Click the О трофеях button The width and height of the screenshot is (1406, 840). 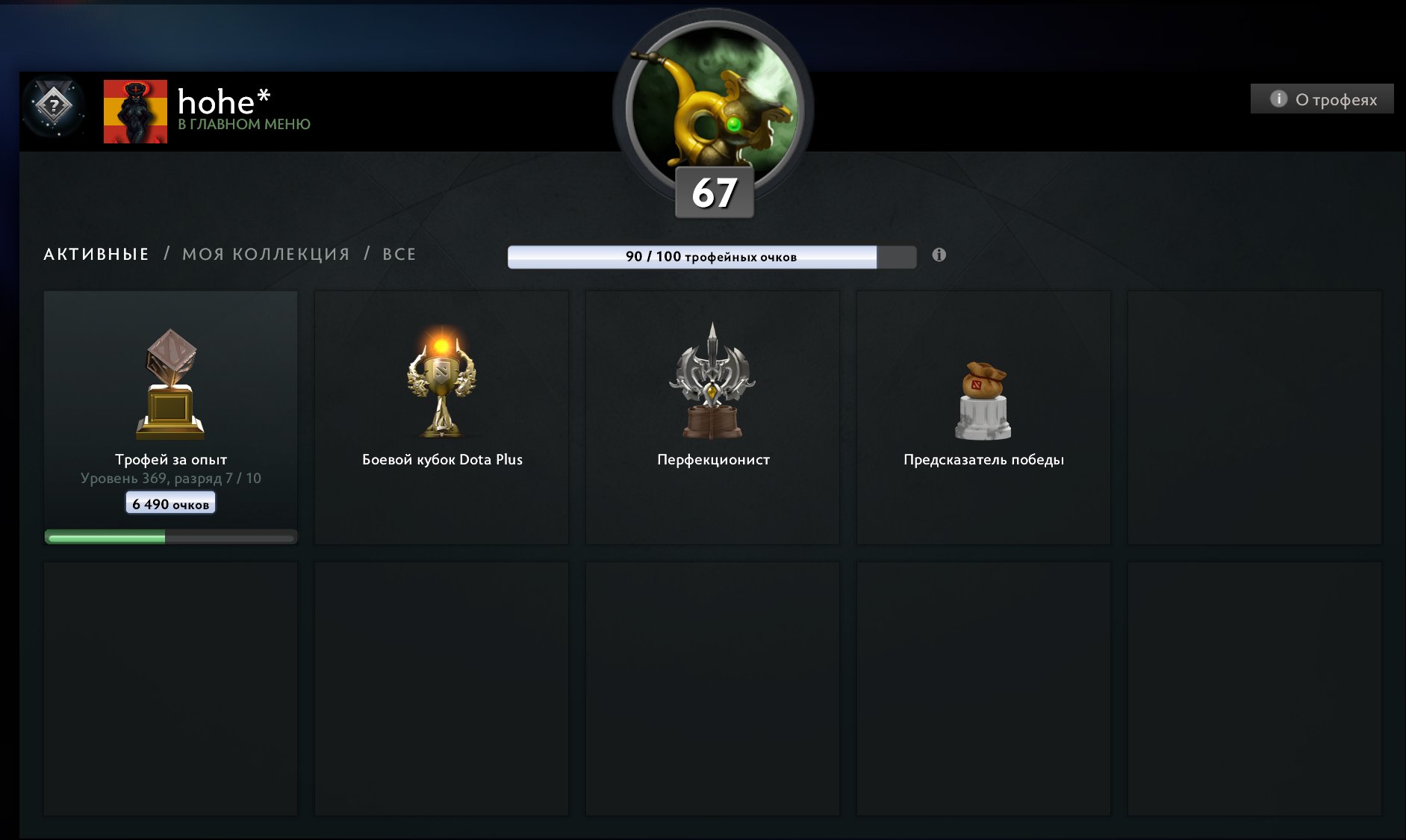[x=1322, y=98]
